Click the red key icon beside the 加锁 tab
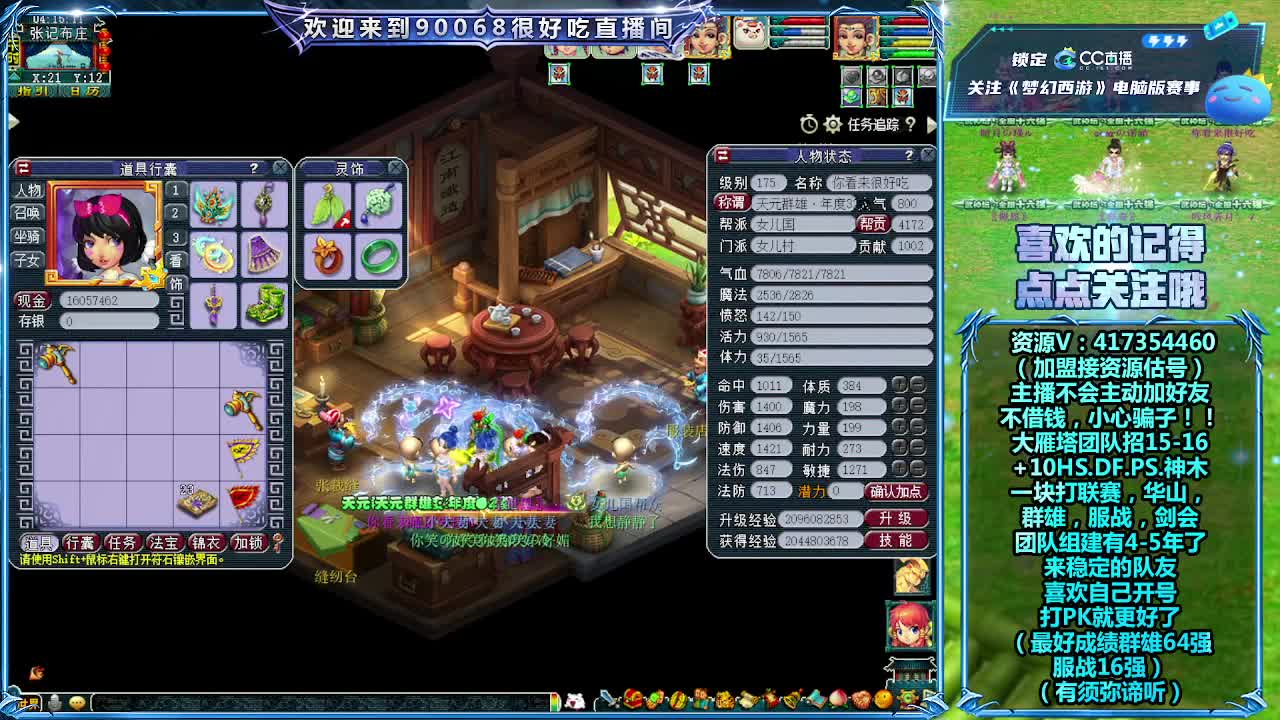Viewport: 1280px width, 720px height. pyautogui.click(x=276, y=544)
